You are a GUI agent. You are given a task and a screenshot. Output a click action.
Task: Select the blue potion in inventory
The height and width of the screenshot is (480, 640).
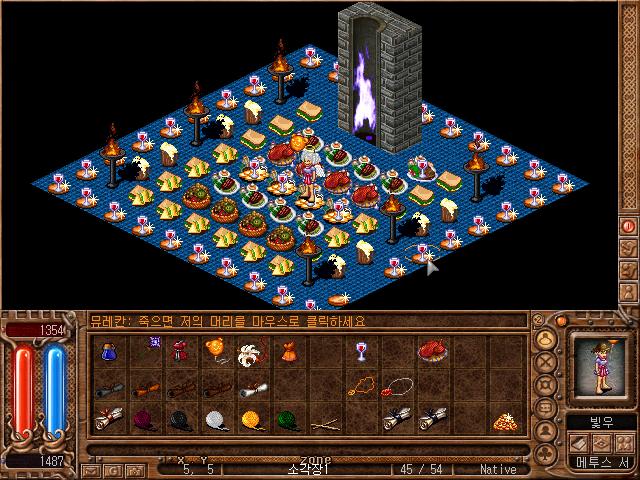[109, 351]
